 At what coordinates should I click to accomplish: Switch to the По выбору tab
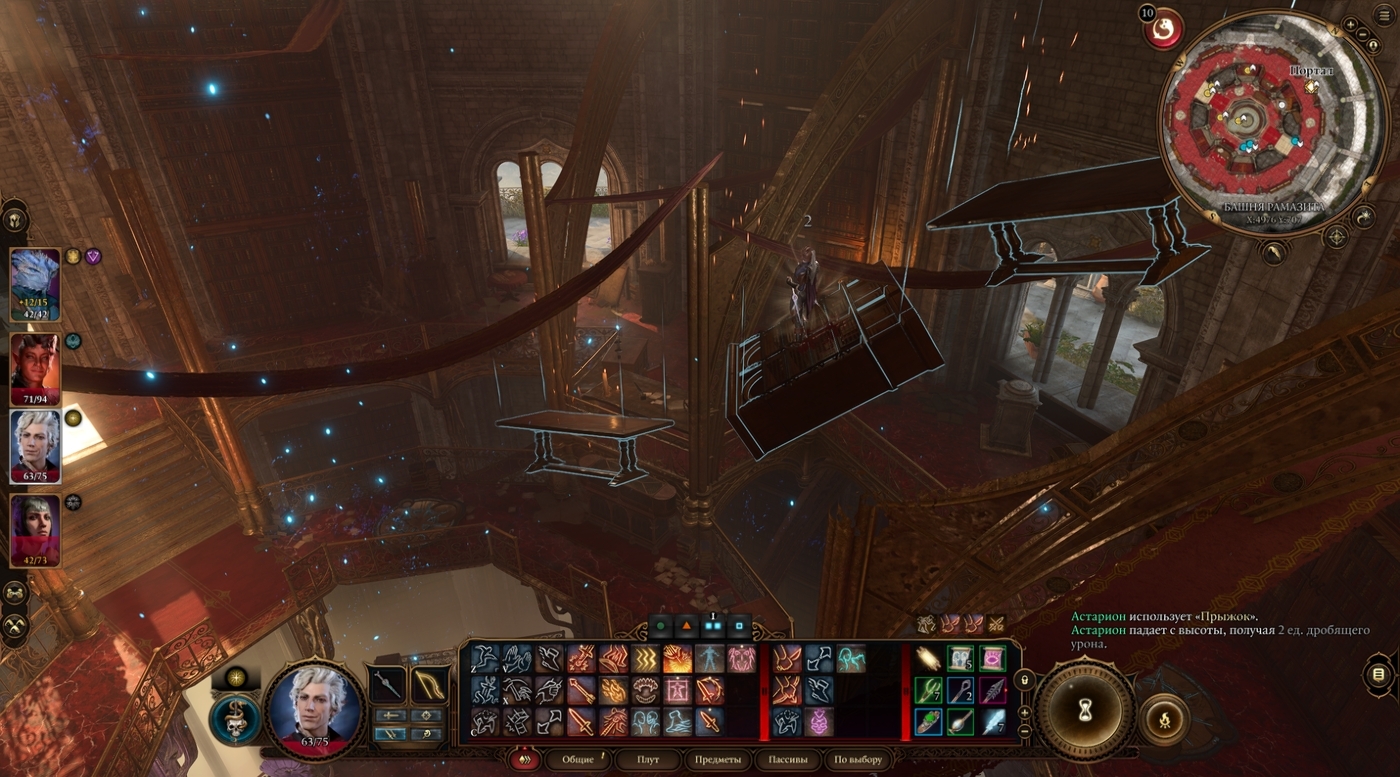tap(858, 759)
